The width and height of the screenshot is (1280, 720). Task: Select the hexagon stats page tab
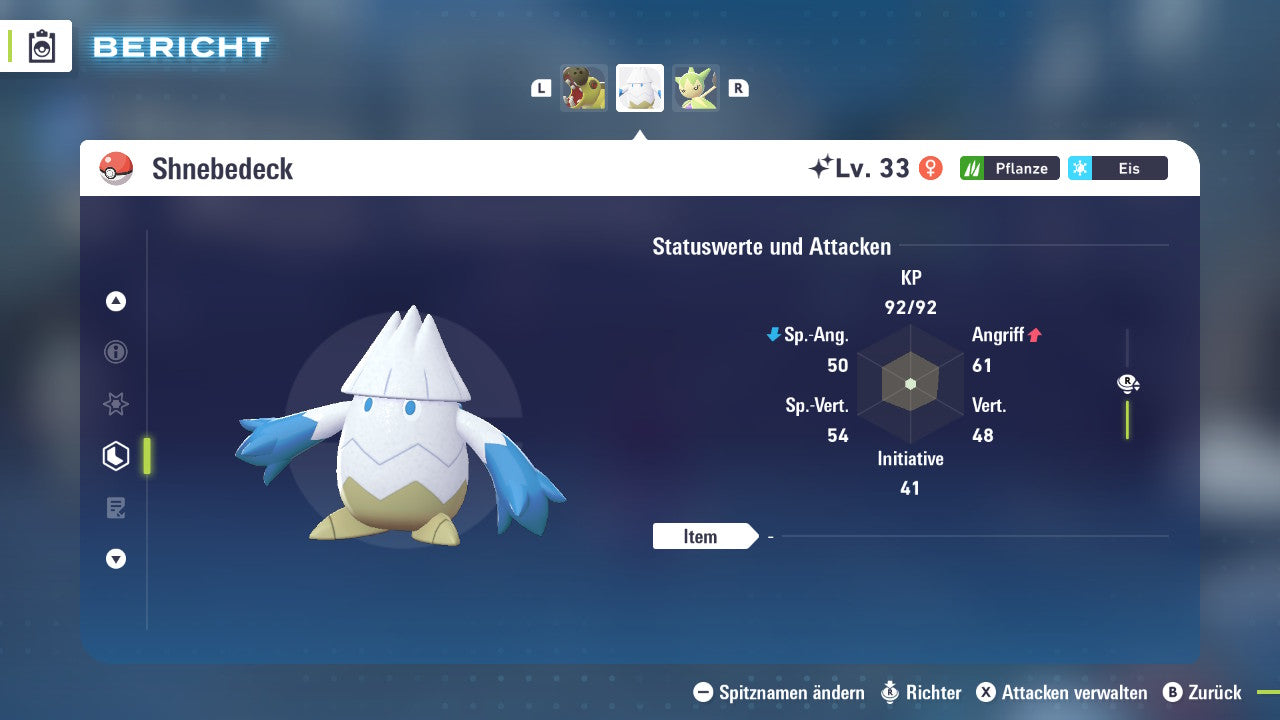(116, 456)
